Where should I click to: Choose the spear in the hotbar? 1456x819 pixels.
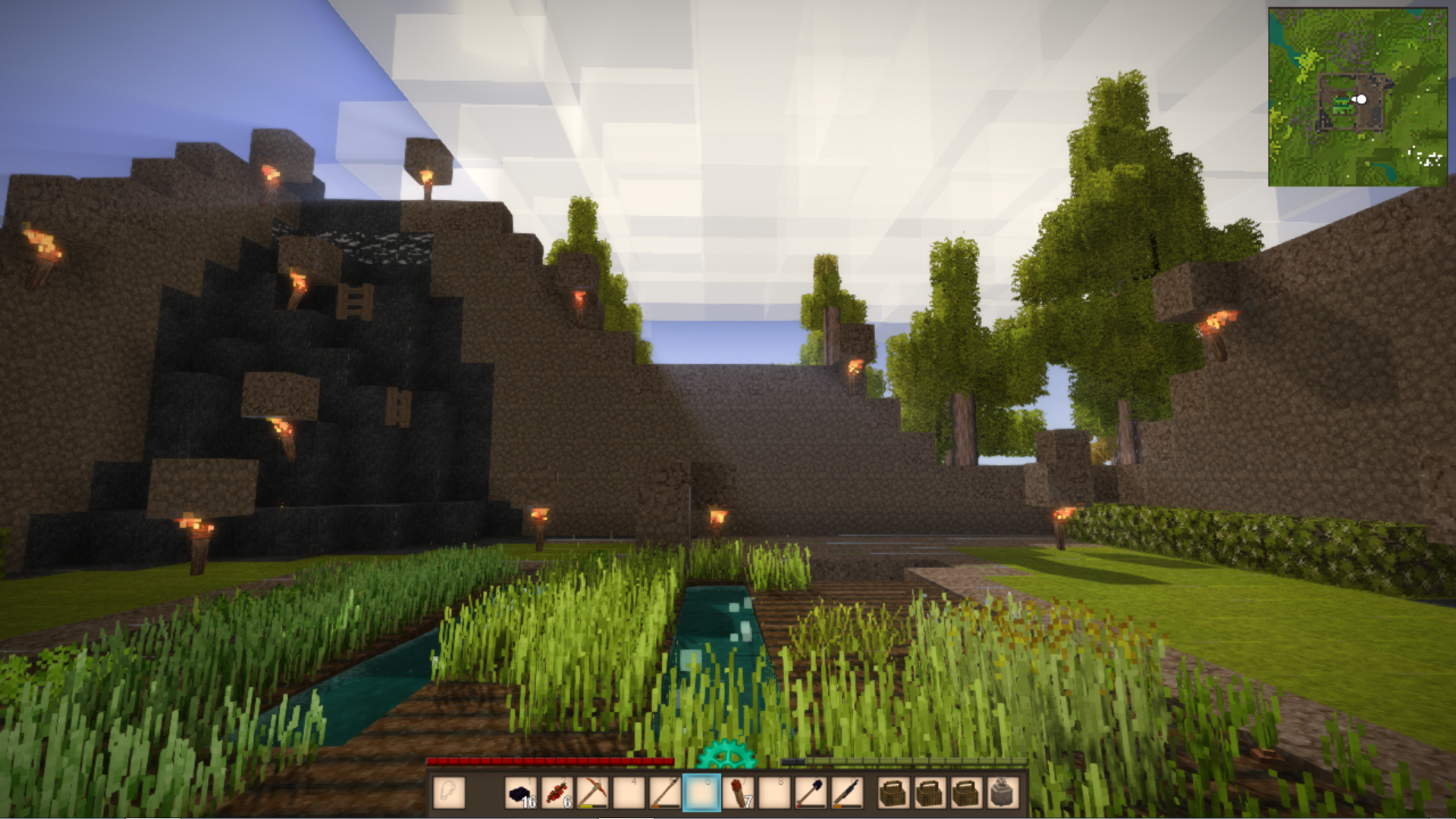(665, 793)
